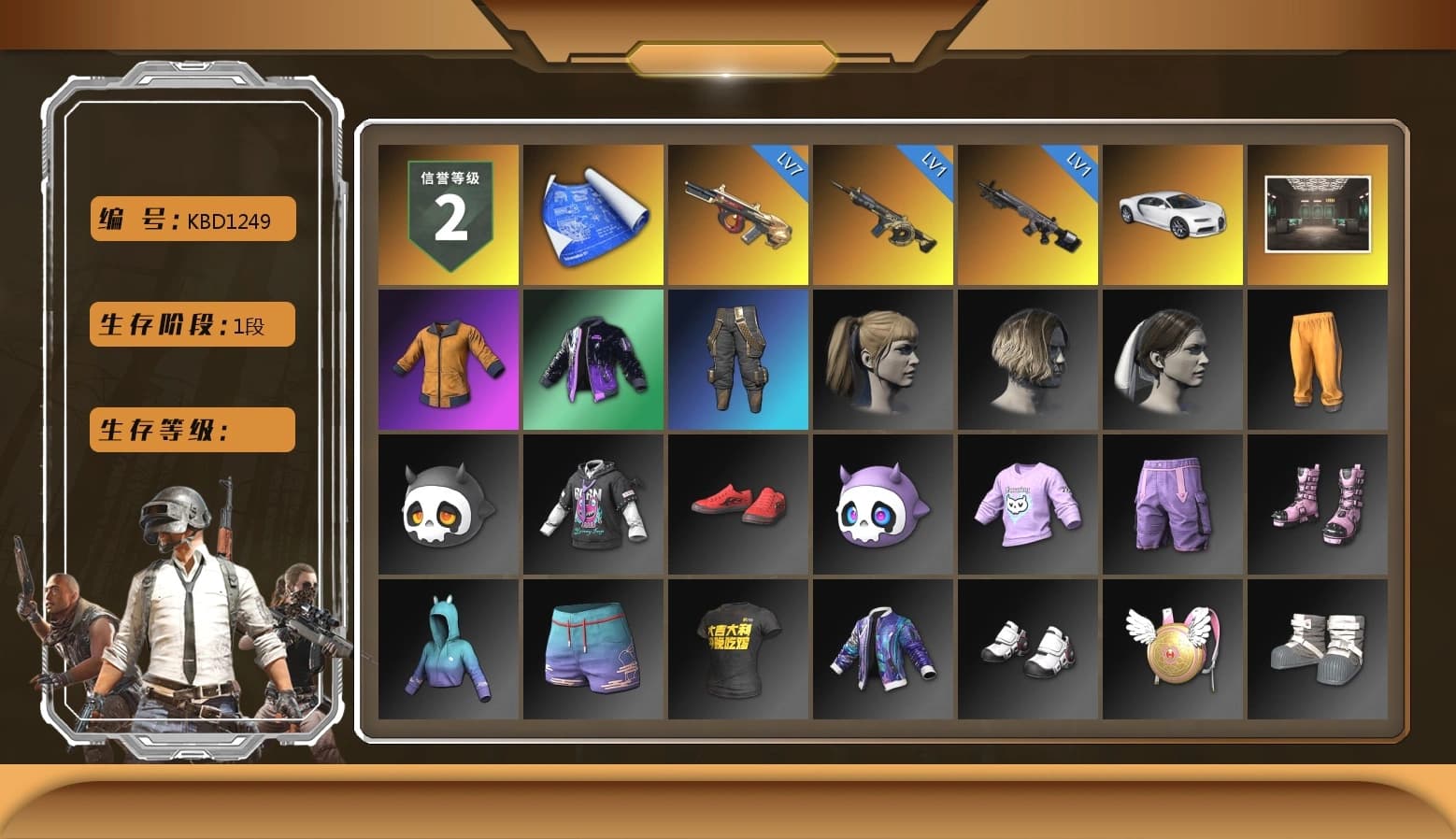The image size is (1456, 839).
Task: Click the 编号 KBD1249 account label
Action: (x=191, y=219)
